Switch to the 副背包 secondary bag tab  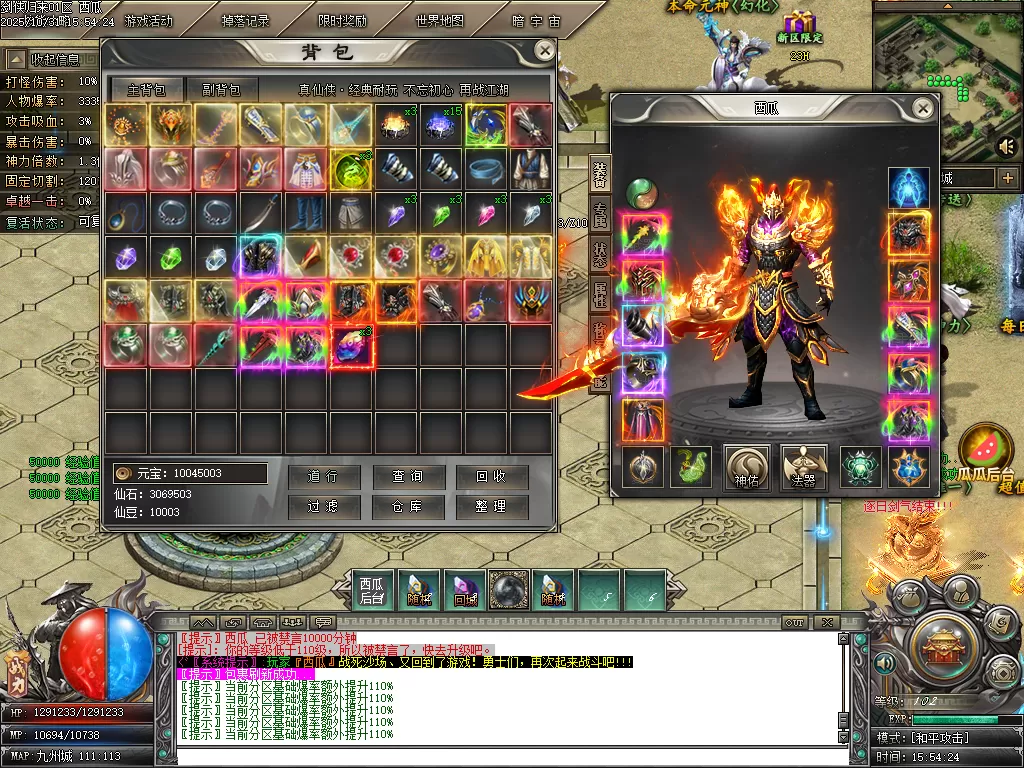pyautogui.click(x=221, y=88)
